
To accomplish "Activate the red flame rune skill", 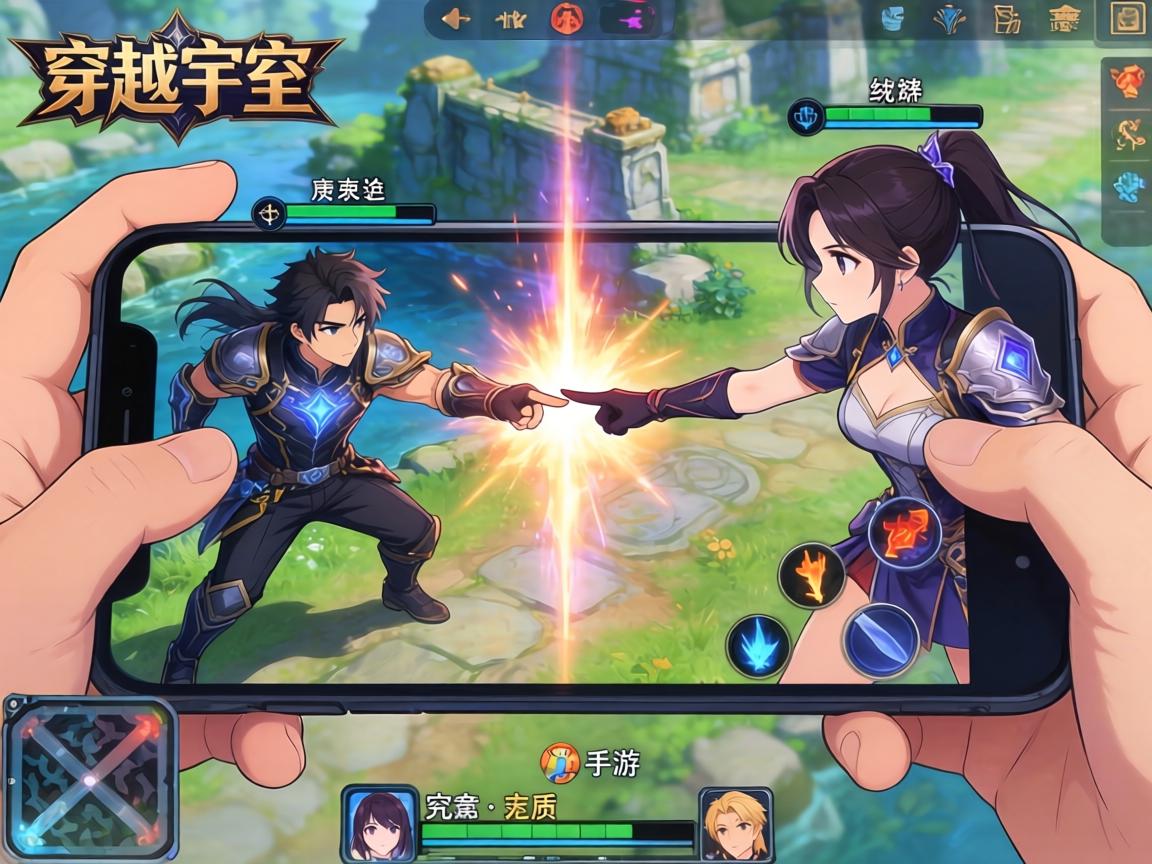I will [903, 532].
